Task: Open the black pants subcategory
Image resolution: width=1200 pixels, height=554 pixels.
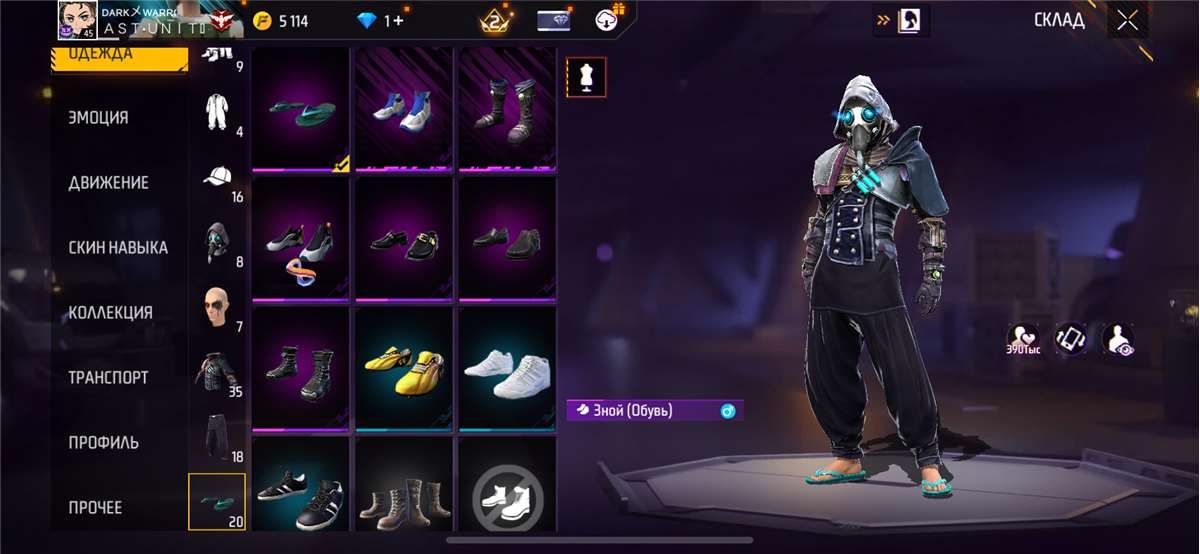Action: (x=217, y=435)
